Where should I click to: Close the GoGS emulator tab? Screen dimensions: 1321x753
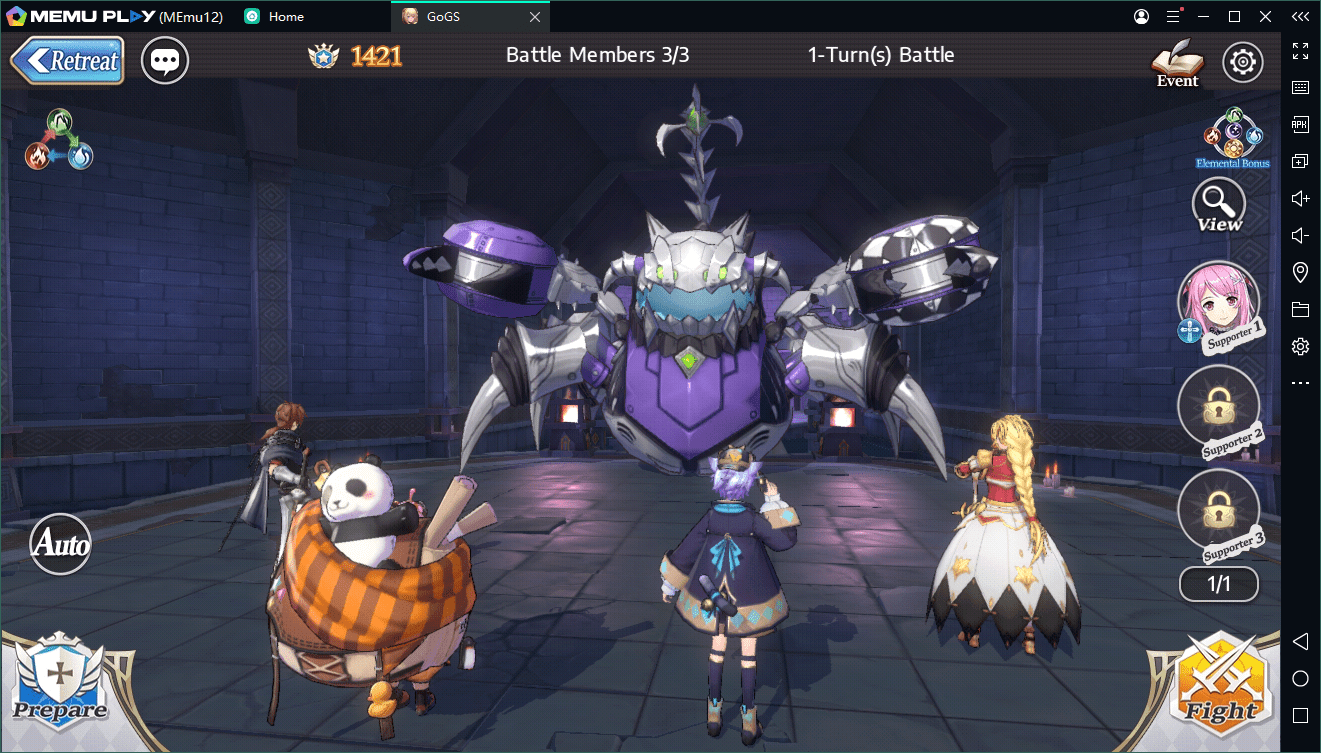[535, 17]
